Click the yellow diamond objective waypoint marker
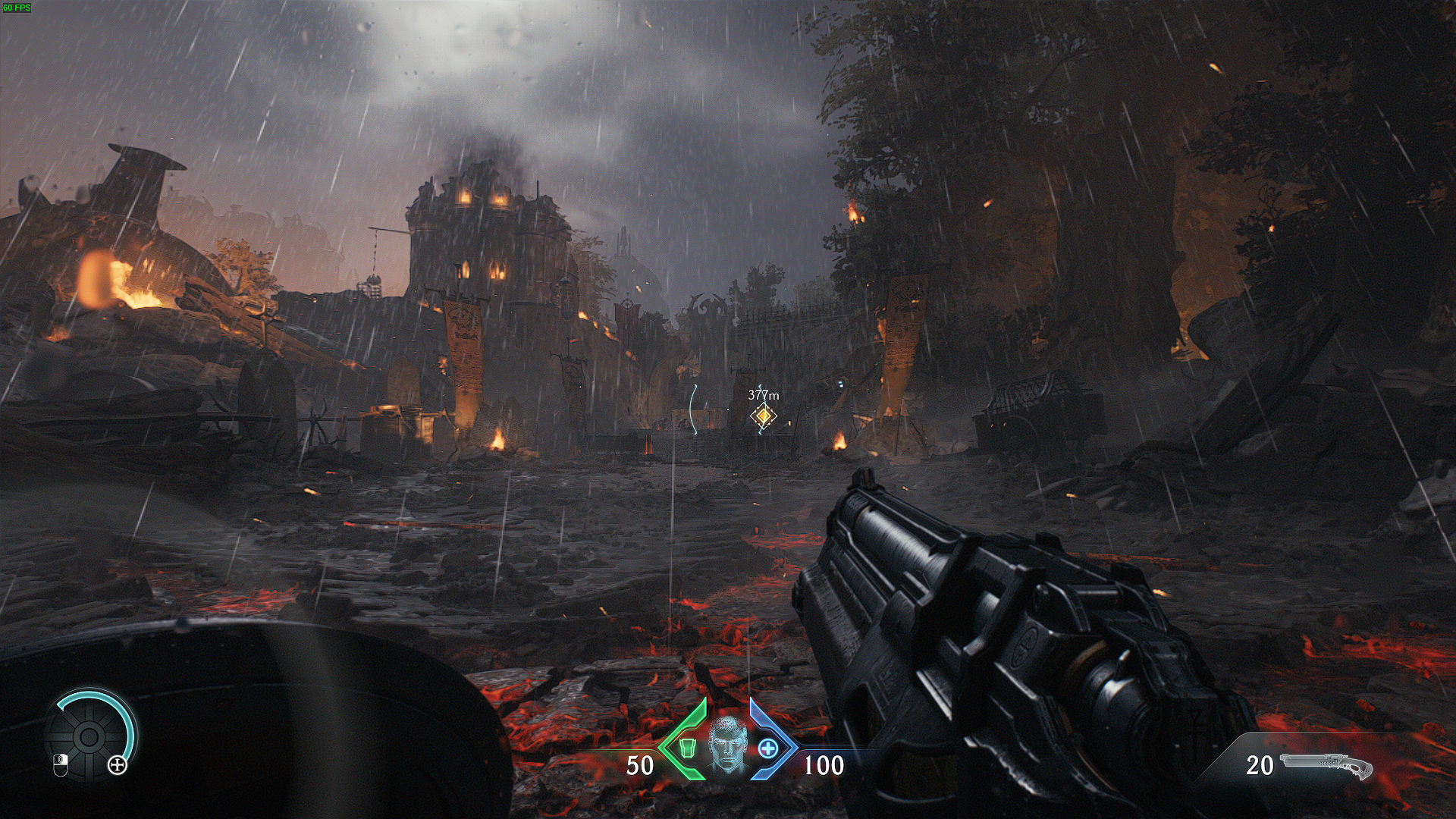The width and height of the screenshot is (1456, 819). pyautogui.click(x=763, y=416)
